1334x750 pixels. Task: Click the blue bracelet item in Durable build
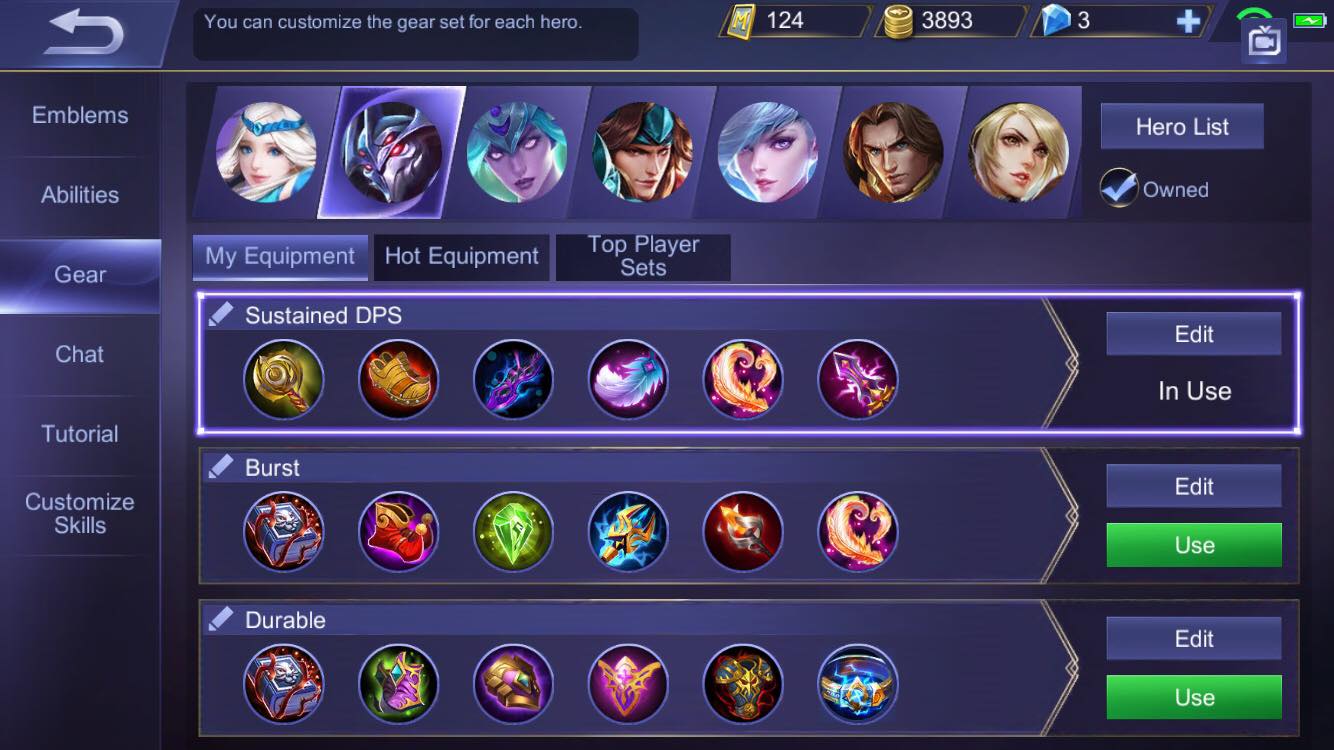pos(858,684)
